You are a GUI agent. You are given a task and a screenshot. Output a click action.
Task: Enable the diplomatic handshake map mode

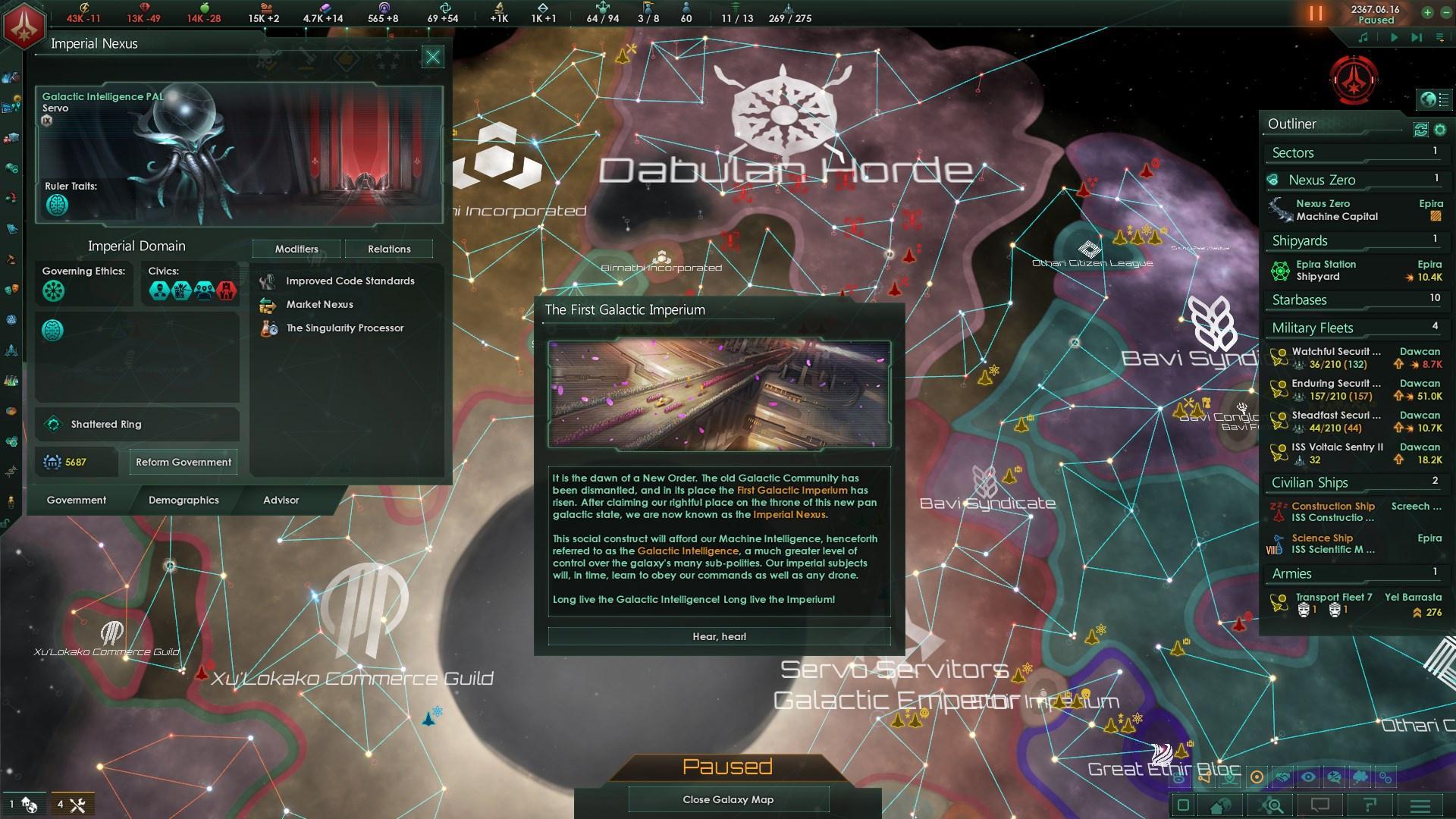(x=1282, y=776)
